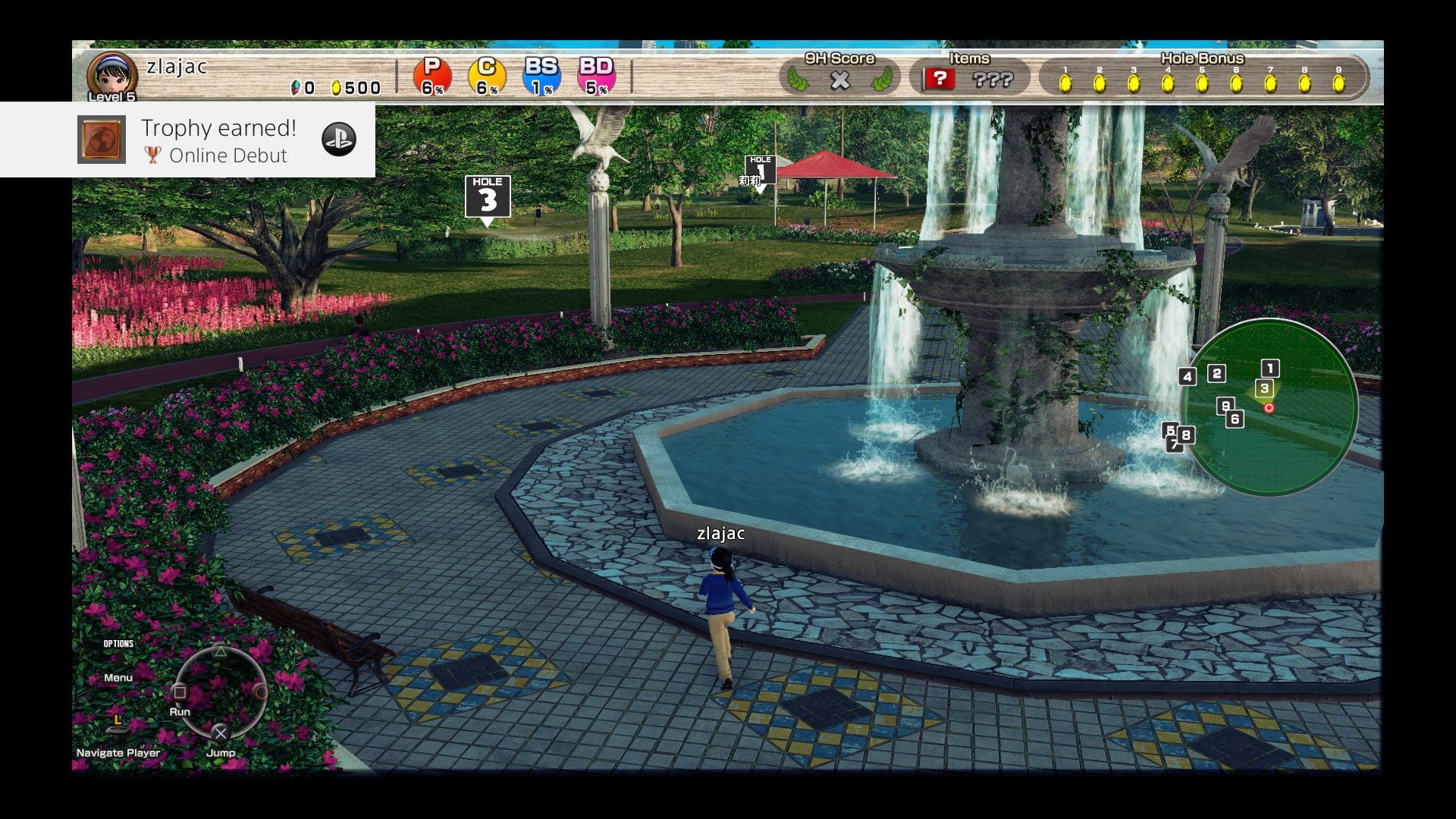Click the bronze trophy thumbnail image
Image resolution: width=1456 pixels, height=819 pixels.
(102, 140)
